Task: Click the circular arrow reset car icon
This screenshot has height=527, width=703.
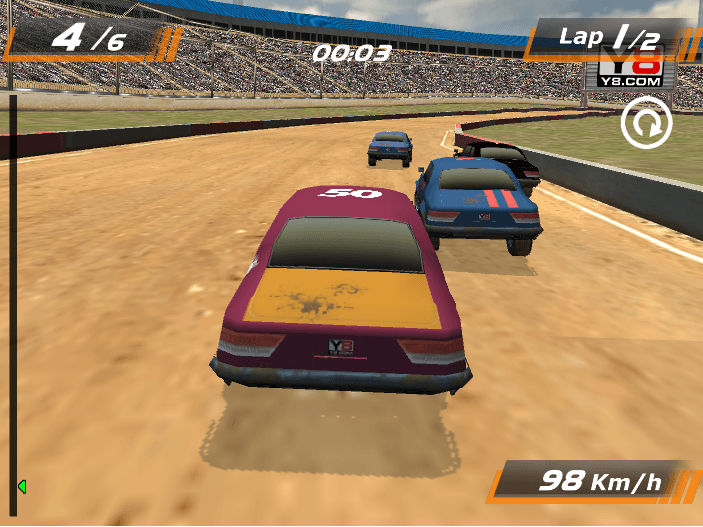Action: coord(645,125)
